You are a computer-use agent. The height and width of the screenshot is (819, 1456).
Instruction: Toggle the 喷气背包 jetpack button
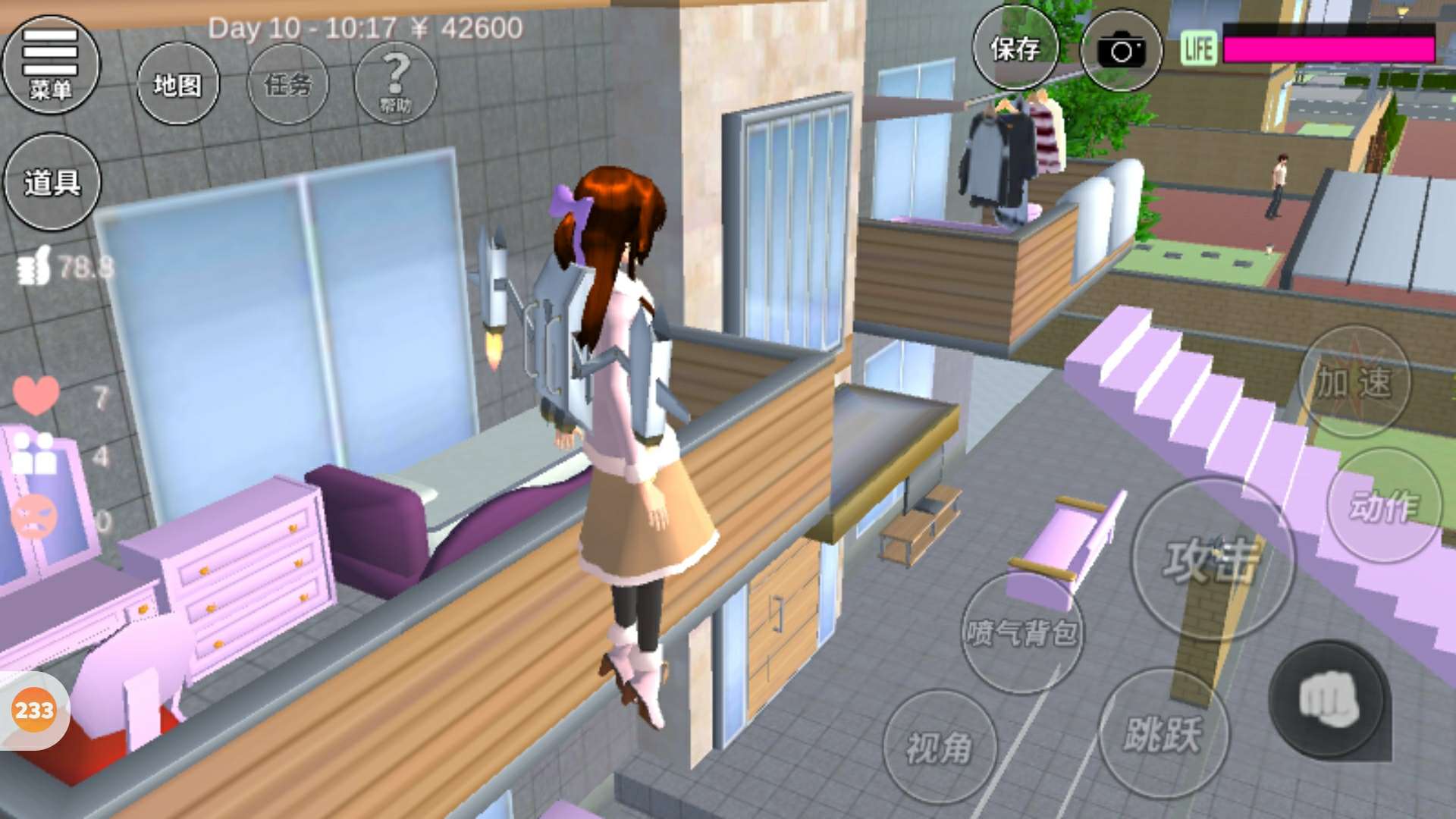[1021, 632]
